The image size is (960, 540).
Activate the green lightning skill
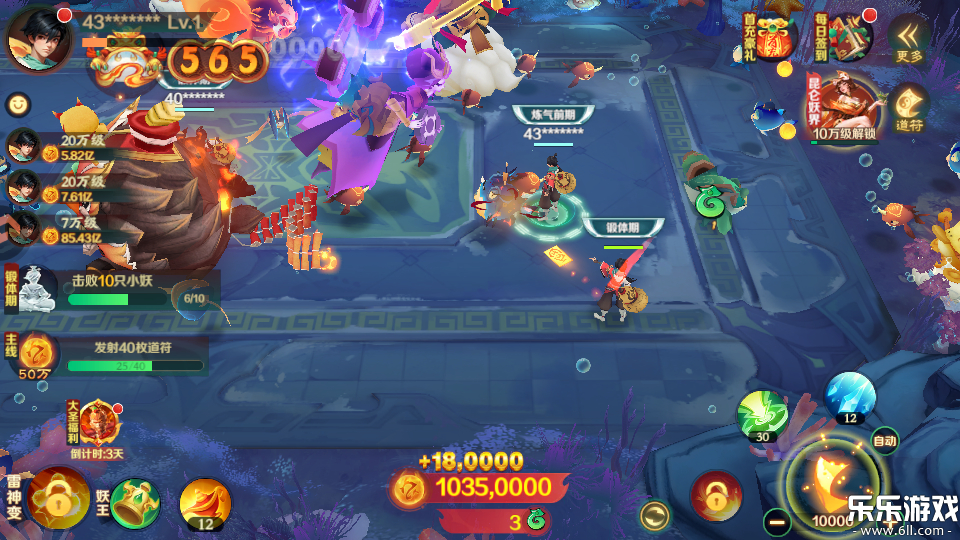pyautogui.click(x=762, y=415)
